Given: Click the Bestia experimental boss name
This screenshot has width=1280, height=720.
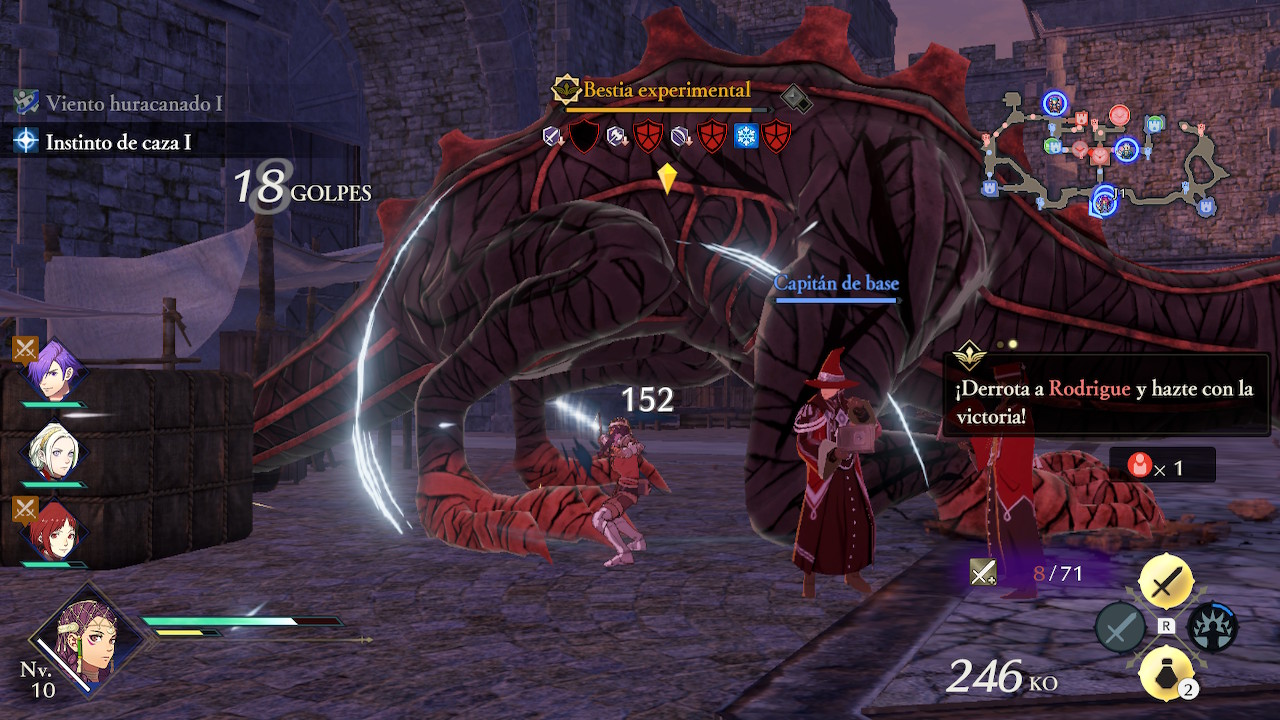Looking at the screenshot, I should coord(666,91).
